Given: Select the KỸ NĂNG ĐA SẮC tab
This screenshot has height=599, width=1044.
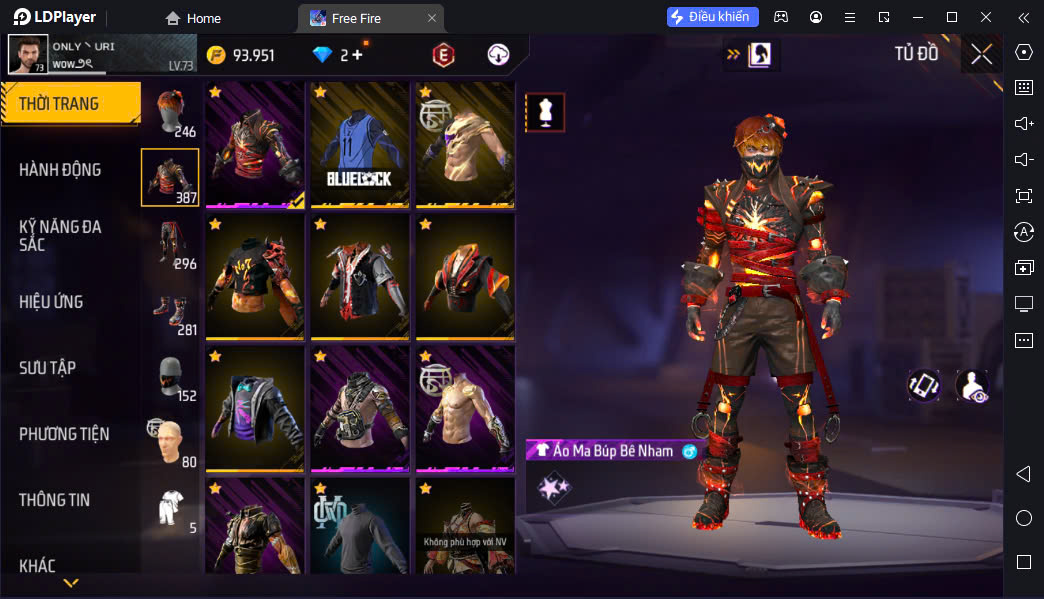Looking at the screenshot, I should pyautogui.click(x=60, y=235).
